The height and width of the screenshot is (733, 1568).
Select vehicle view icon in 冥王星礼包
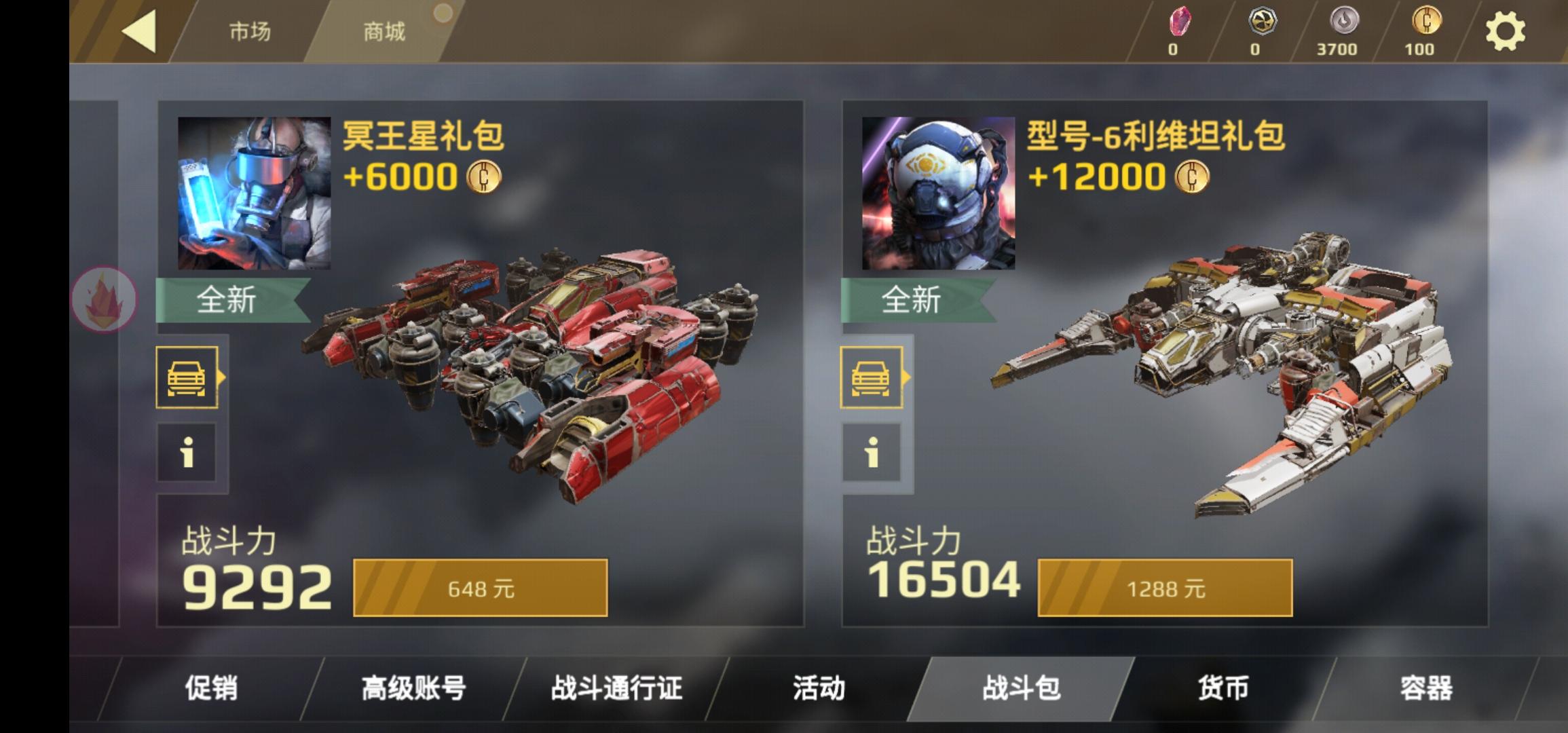click(187, 377)
